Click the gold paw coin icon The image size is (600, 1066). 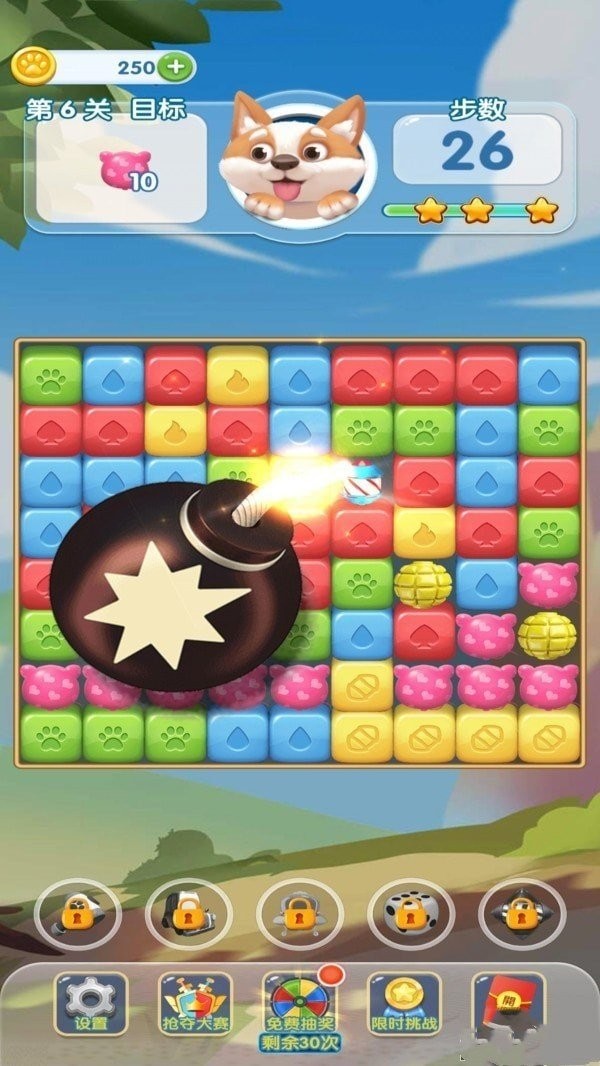tap(34, 67)
